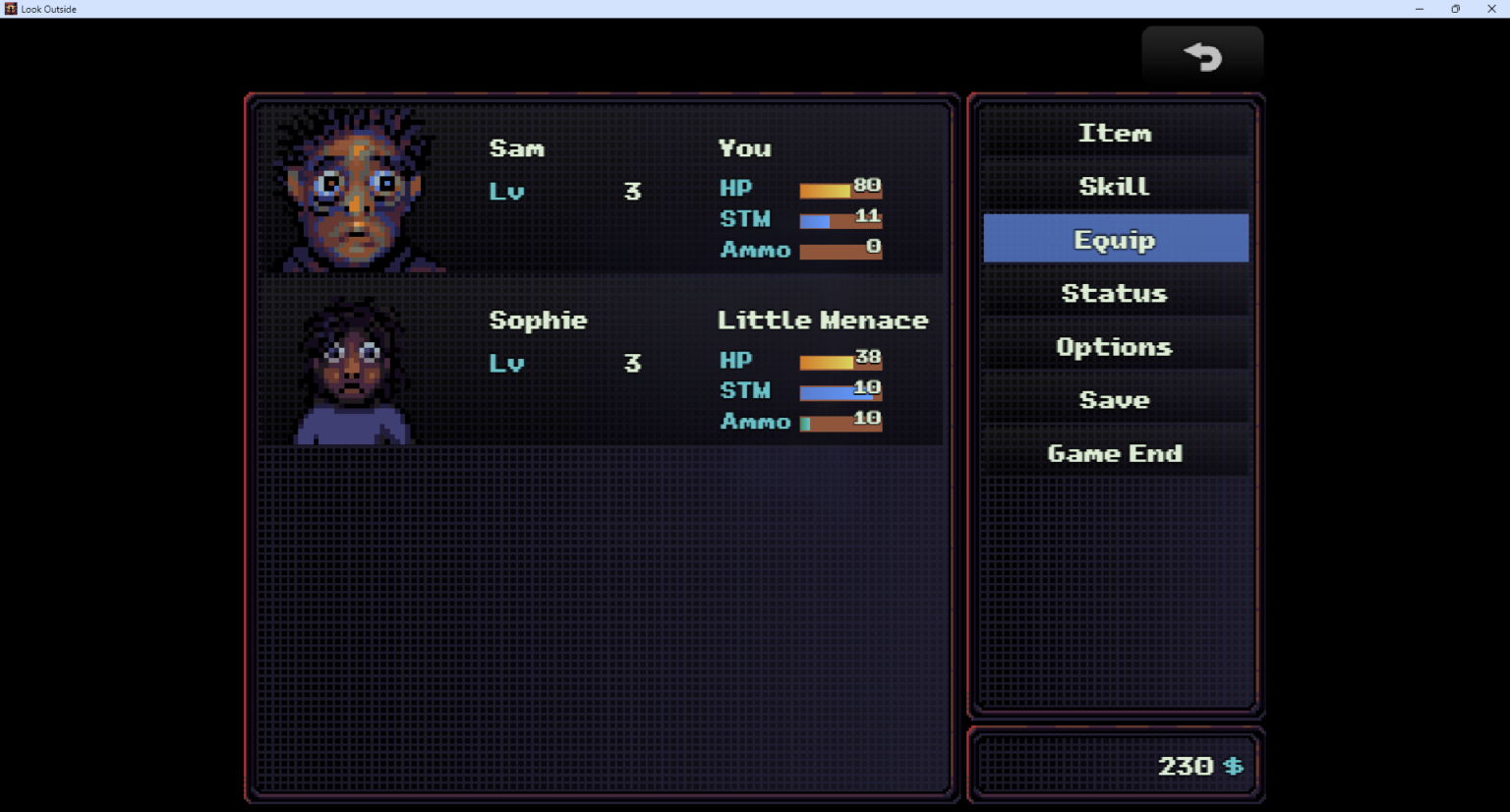
Task: Go to the Options menu
Action: [x=1115, y=346]
